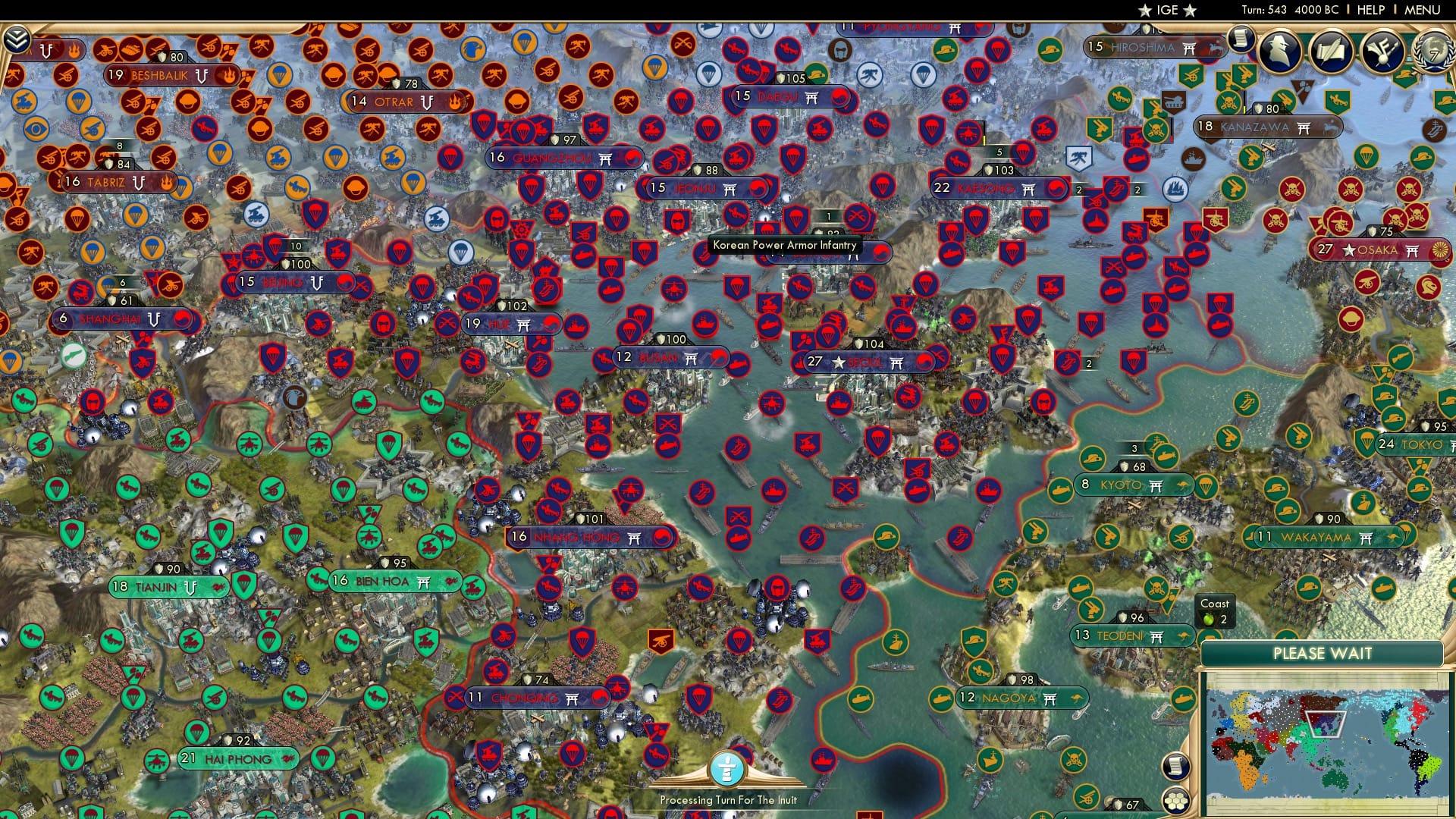This screenshot has height=819, width=1456.
Task: Open the notification log scroll icon top right
Action: [x=1241, y=36]
